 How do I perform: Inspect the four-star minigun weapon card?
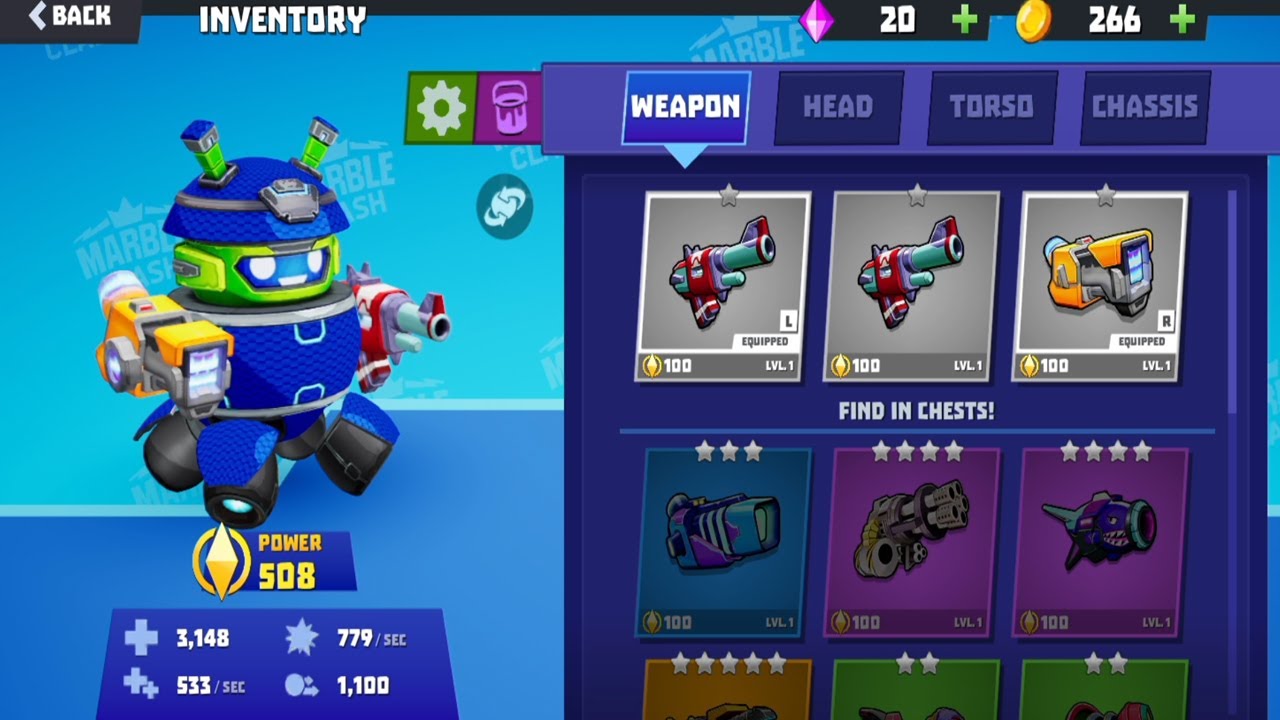[911, 540]
